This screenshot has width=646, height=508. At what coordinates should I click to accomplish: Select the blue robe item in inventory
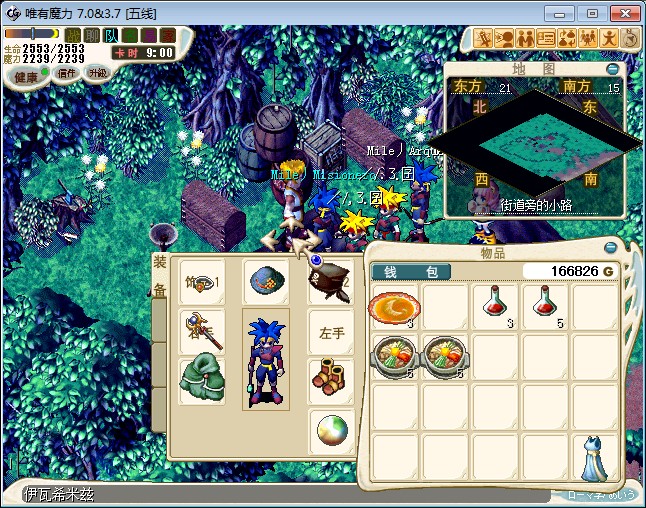tap(595, 460)
